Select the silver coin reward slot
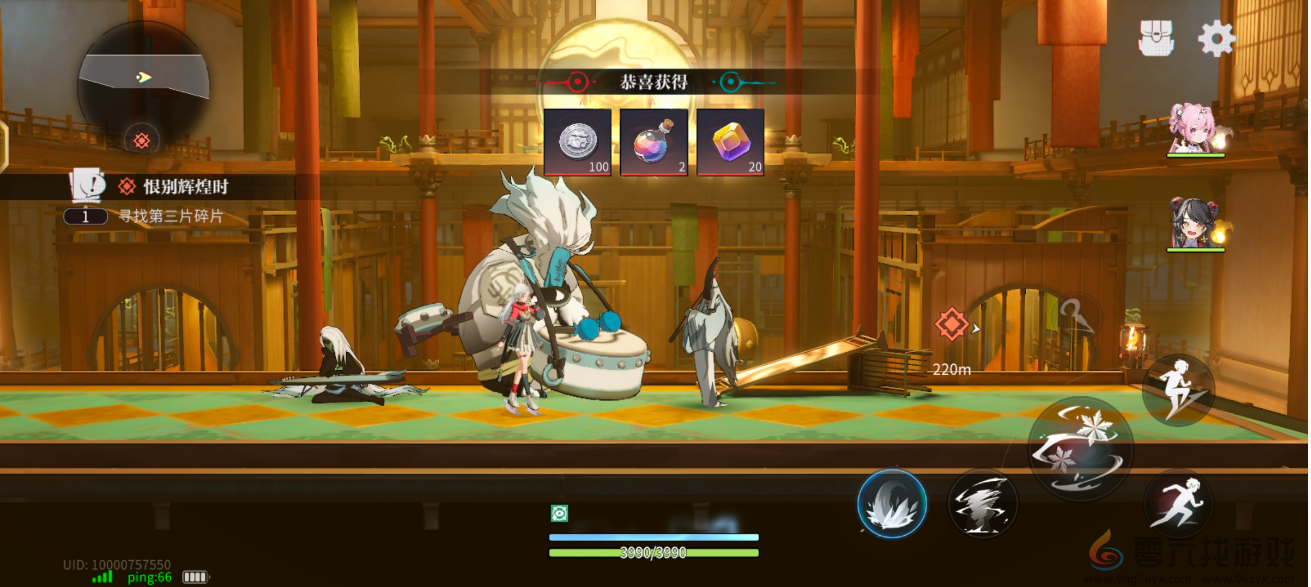The height and width of the screenshot is (587, 1311). (577, 142)
